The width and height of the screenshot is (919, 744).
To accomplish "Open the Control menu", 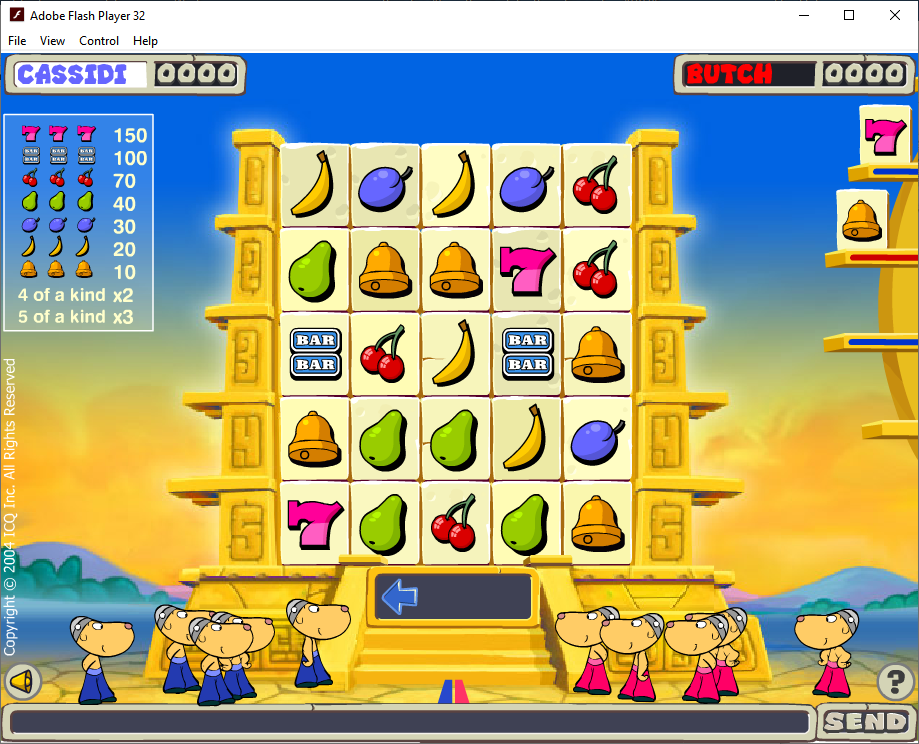I will coord(99,41).
